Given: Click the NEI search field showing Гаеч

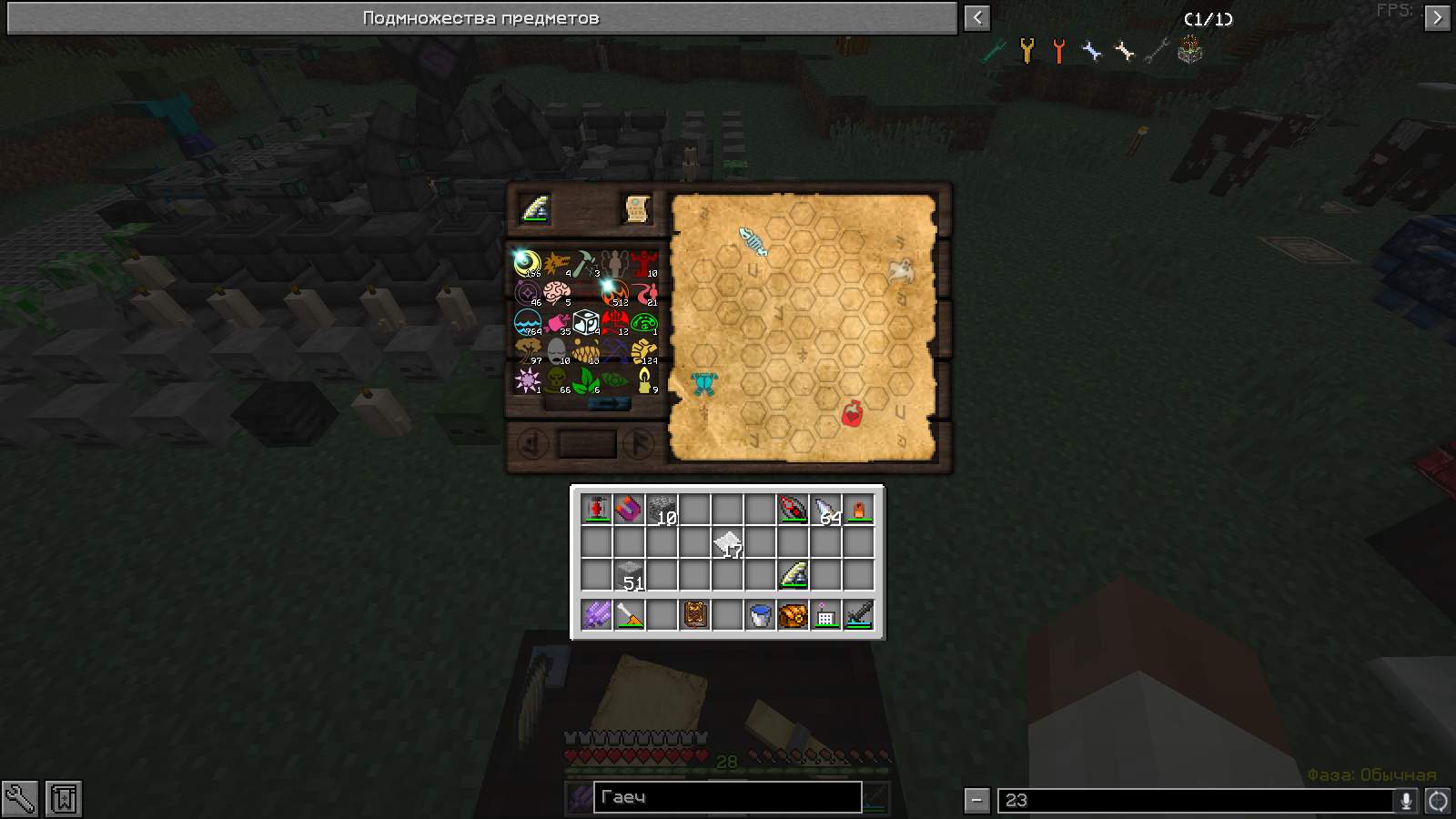Looking at the screenshot, I should point(727,797).
